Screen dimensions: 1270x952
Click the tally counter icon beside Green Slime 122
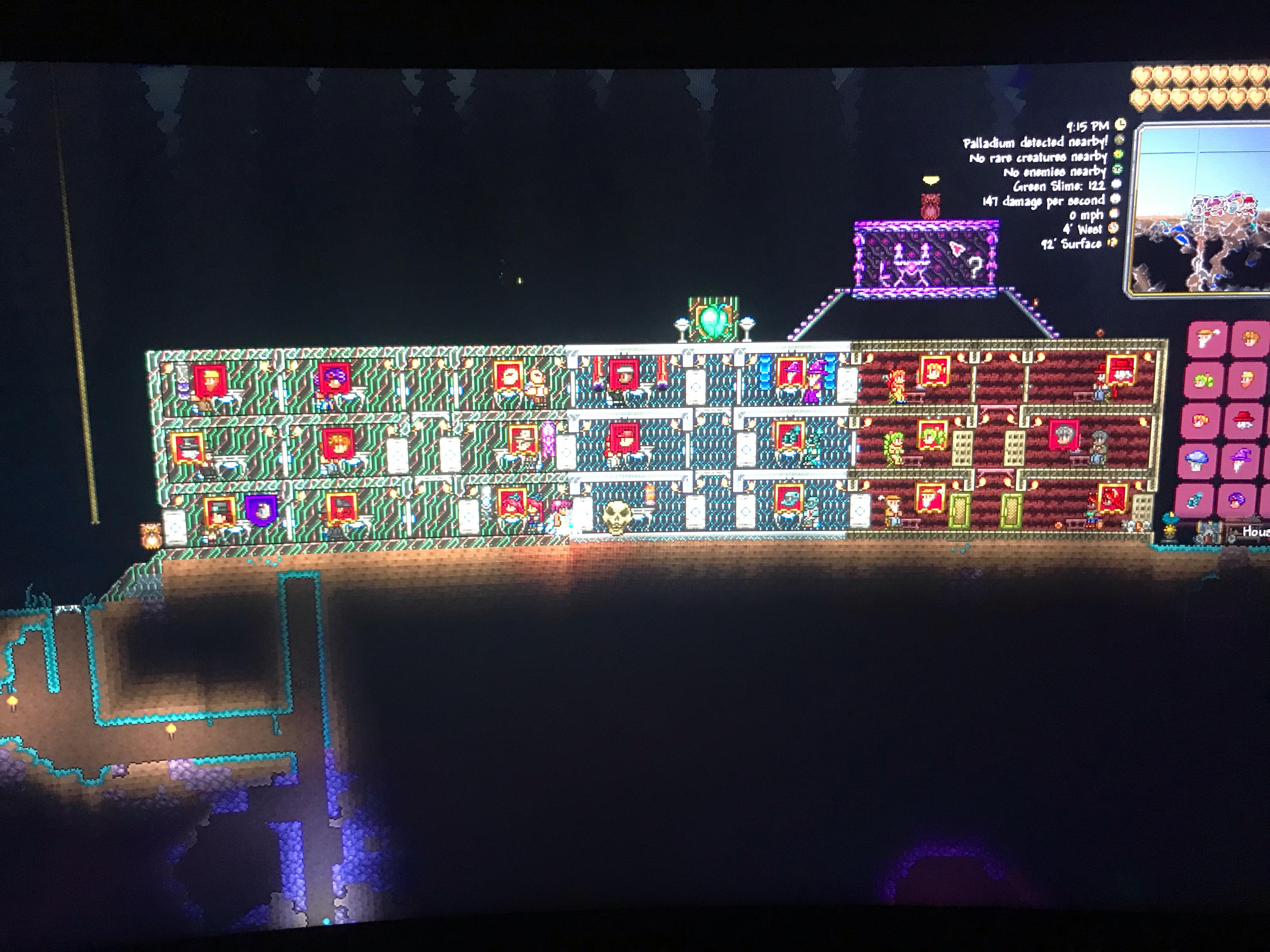pos(1116,184)
